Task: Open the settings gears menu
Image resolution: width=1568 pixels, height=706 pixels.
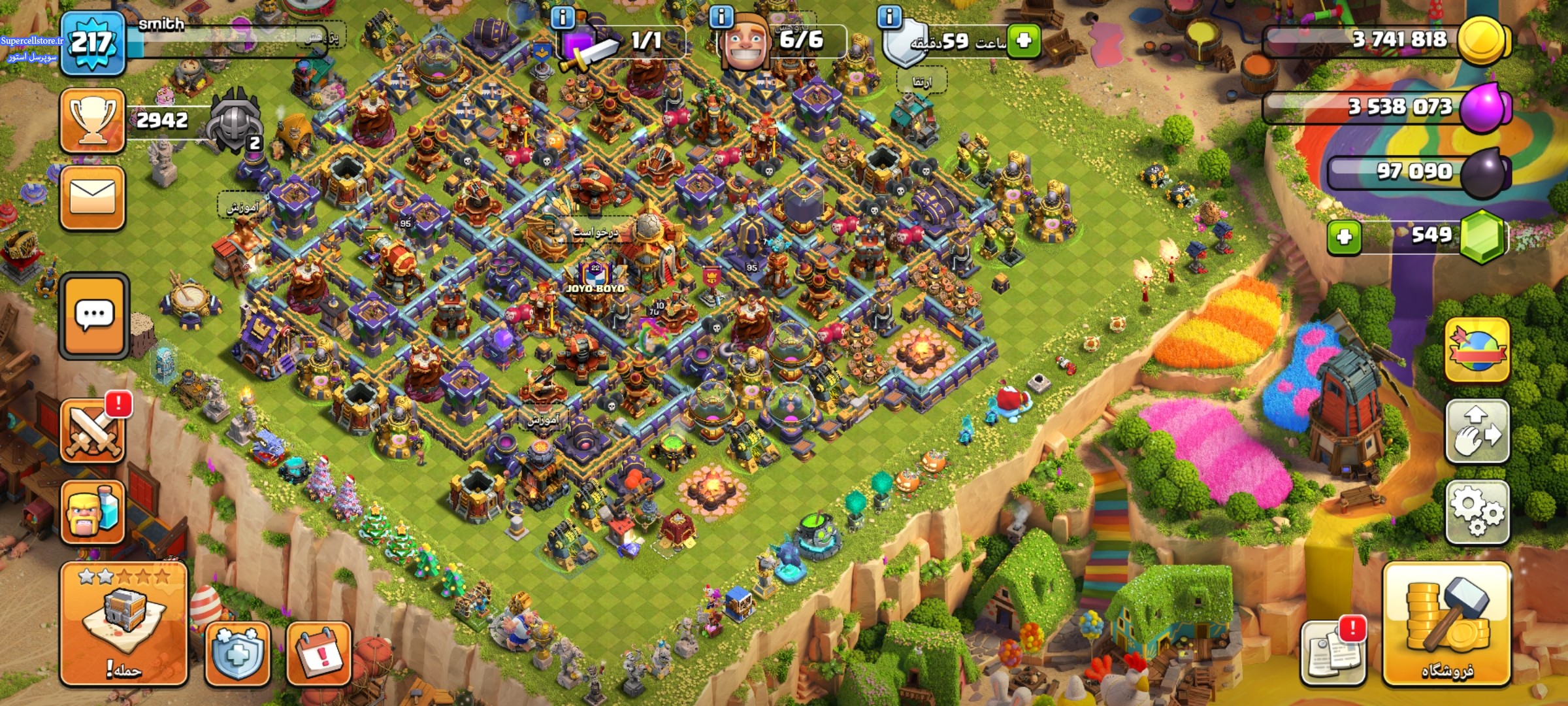Action: [x=1477, y=513]
